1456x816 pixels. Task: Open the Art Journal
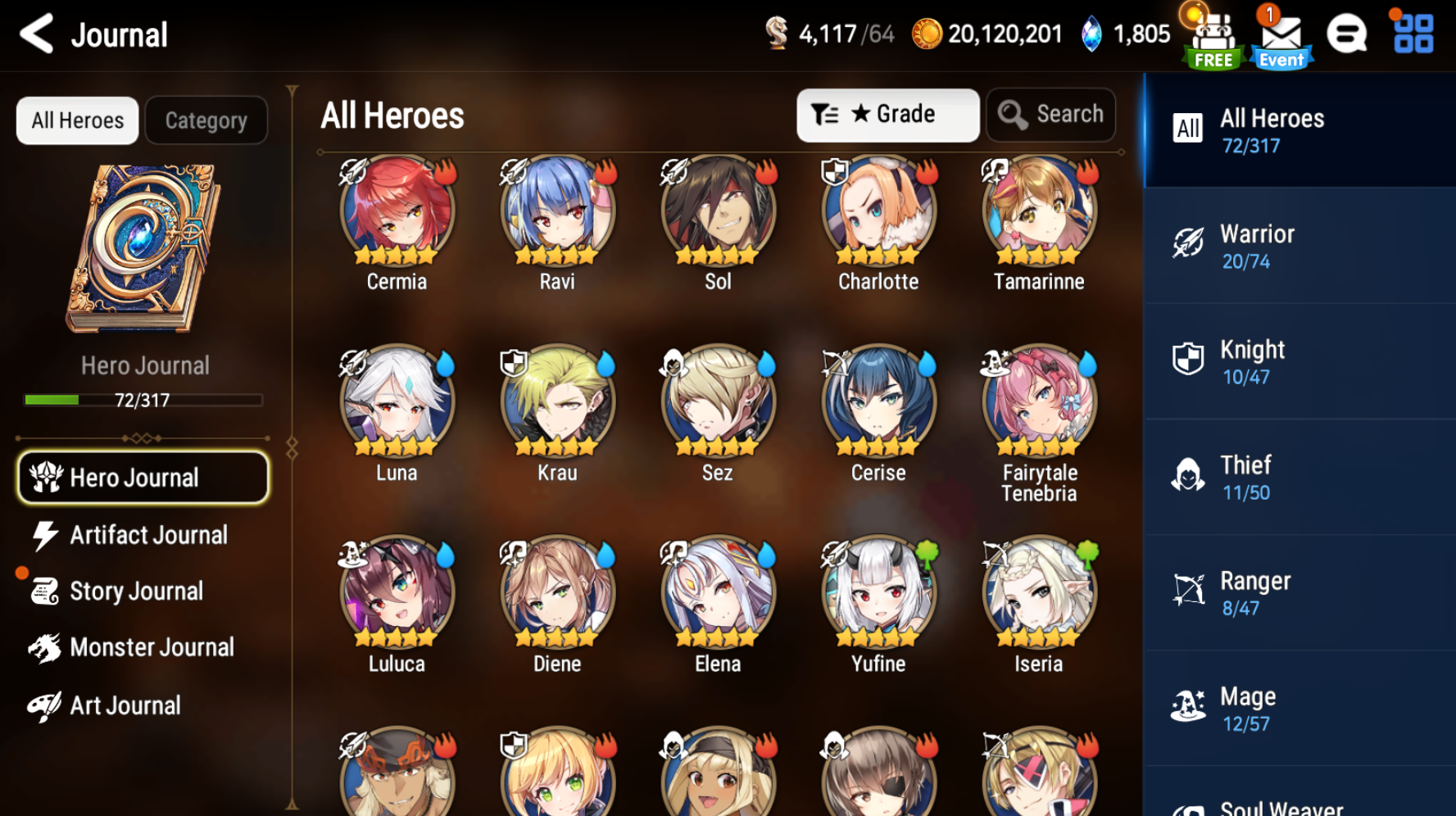pyautogui.click(x=125, y=705)
